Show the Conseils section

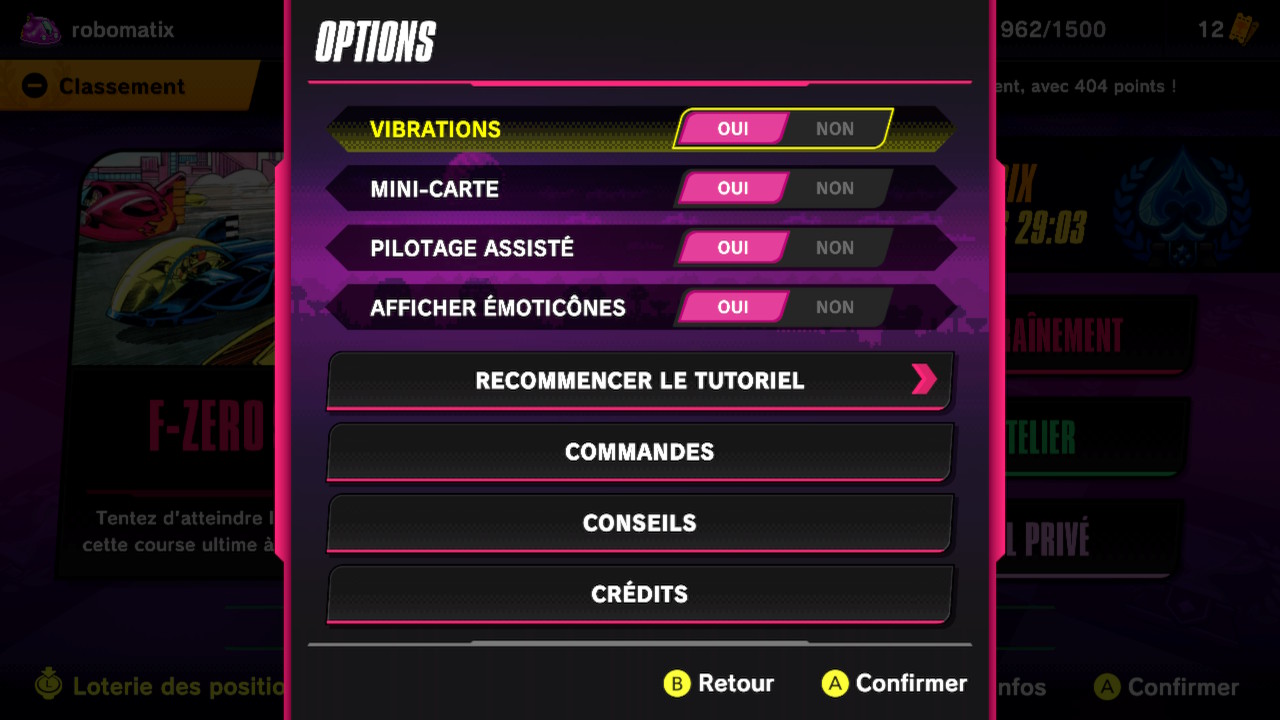pyautogui.click(x=640, y=523)
